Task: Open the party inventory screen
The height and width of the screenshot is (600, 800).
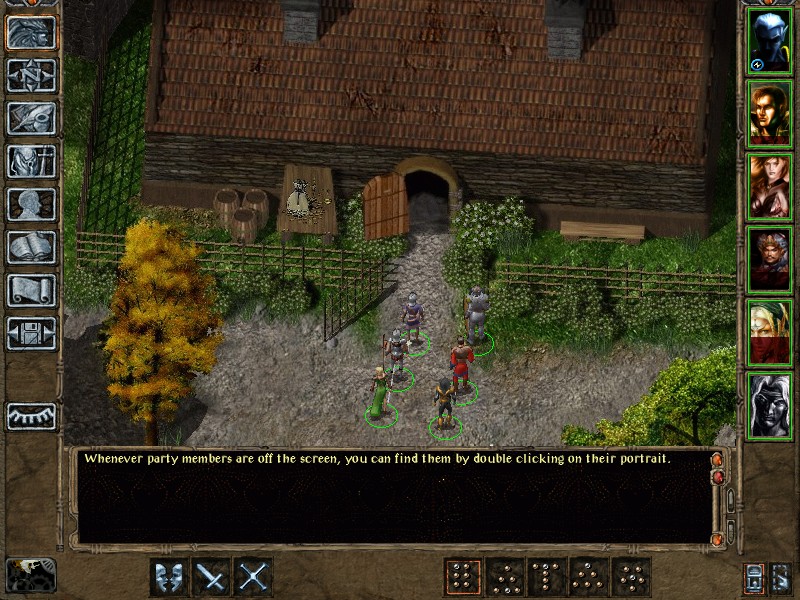Action: pyautogui.click(x=32, y=161)
